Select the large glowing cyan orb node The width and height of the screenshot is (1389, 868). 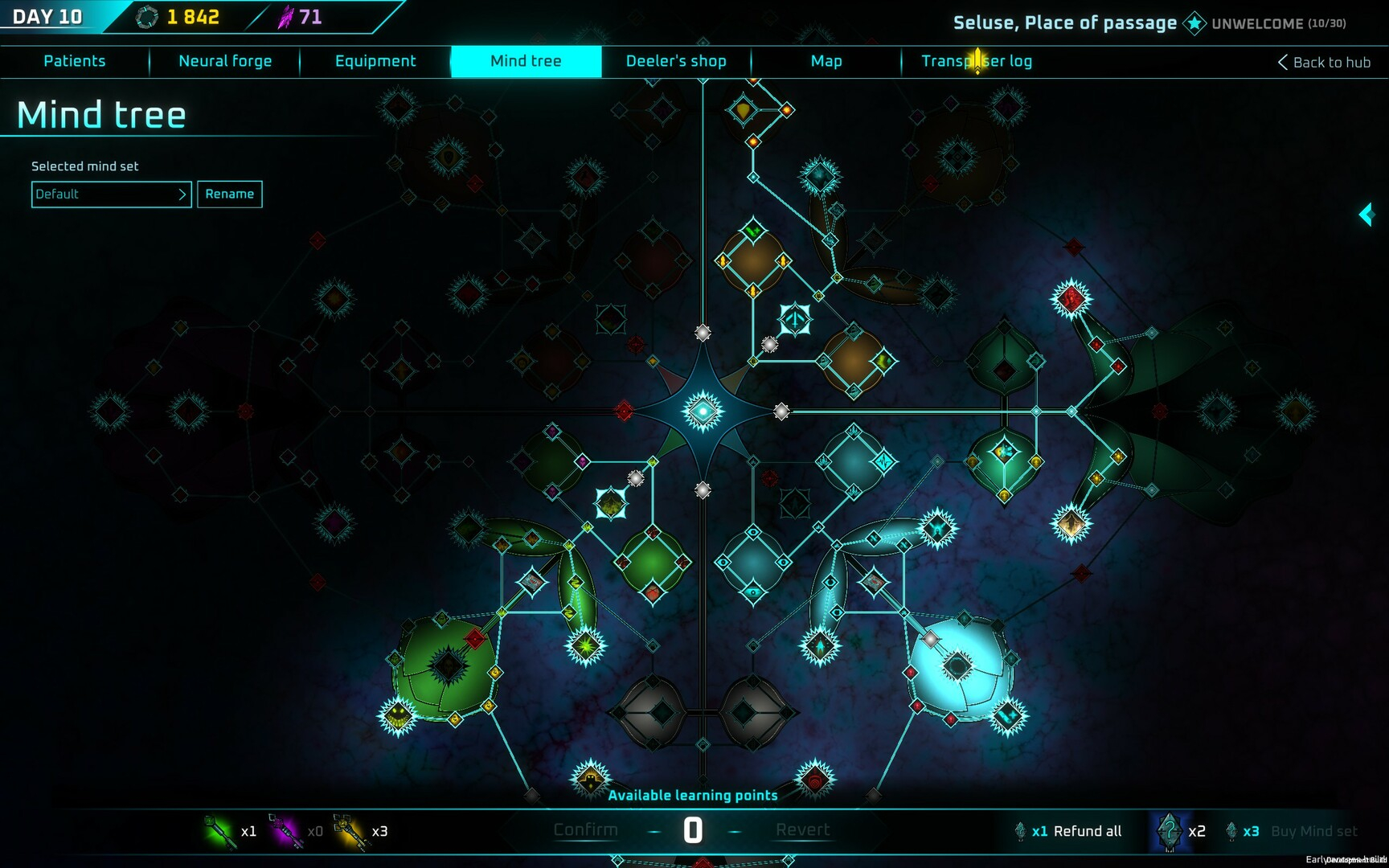click(x=958, y=666)
